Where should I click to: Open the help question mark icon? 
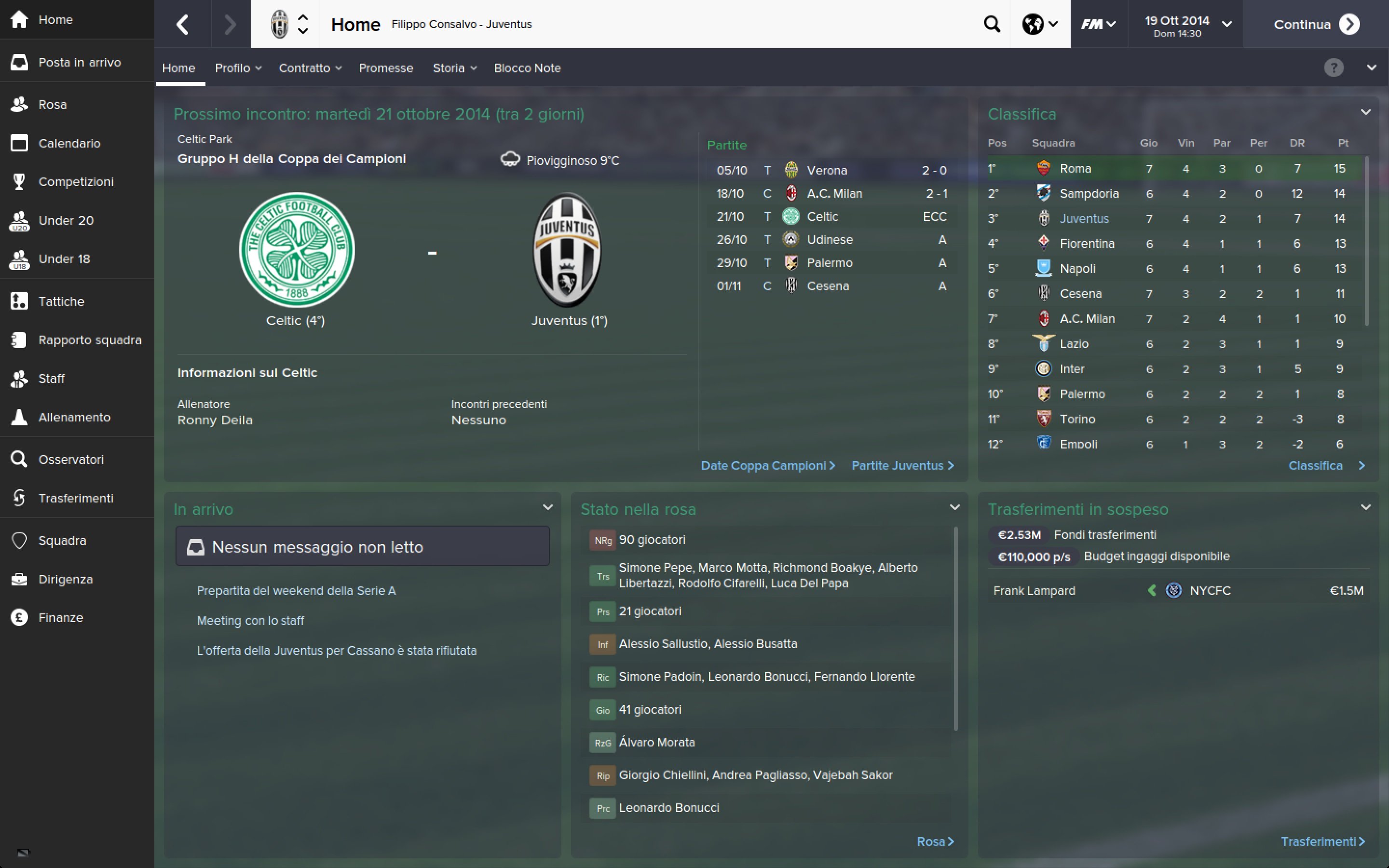click(1334, 68)
